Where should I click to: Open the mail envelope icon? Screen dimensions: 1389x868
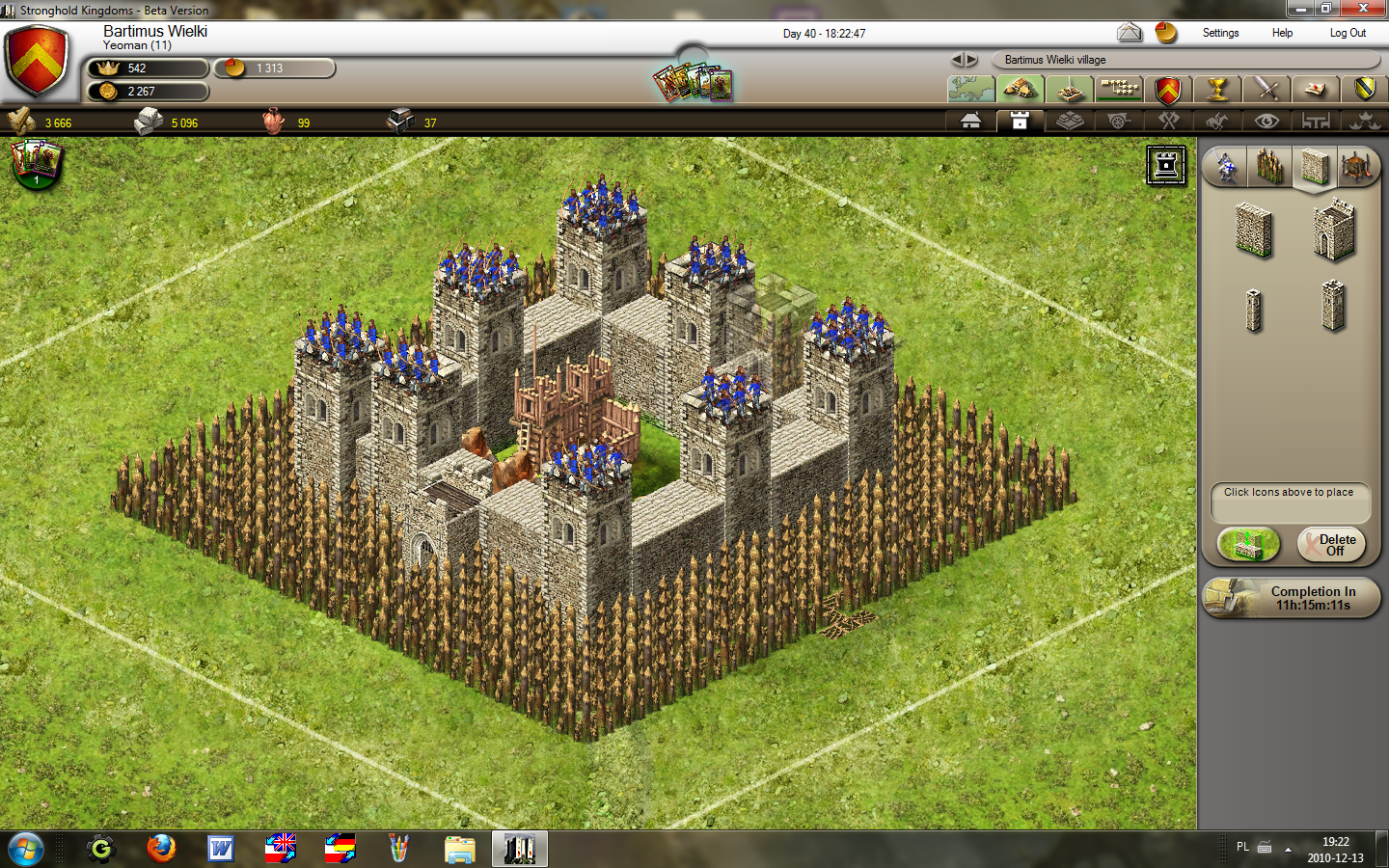(1130, 33)
